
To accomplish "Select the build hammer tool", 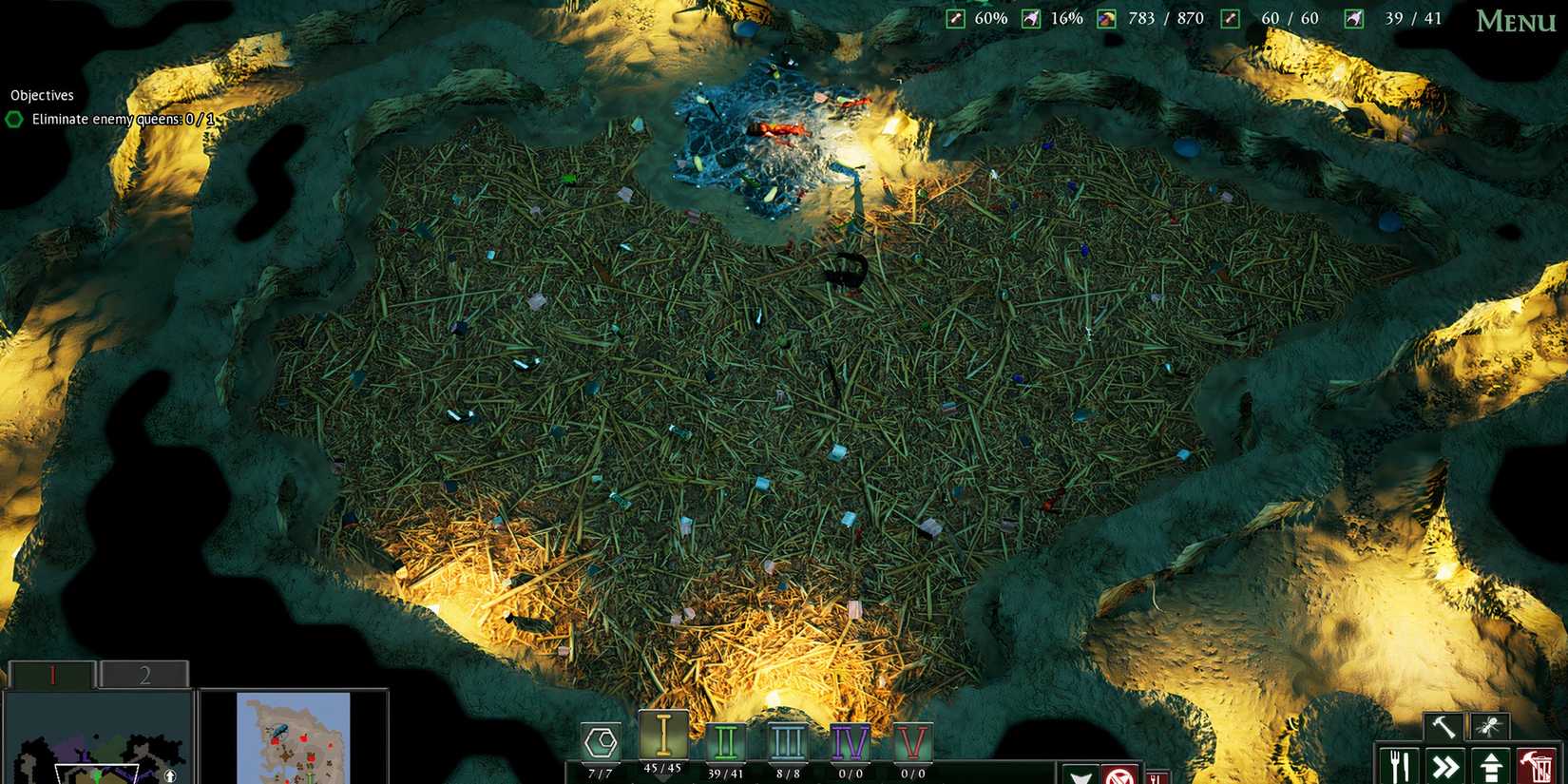I will point(1443,727).
